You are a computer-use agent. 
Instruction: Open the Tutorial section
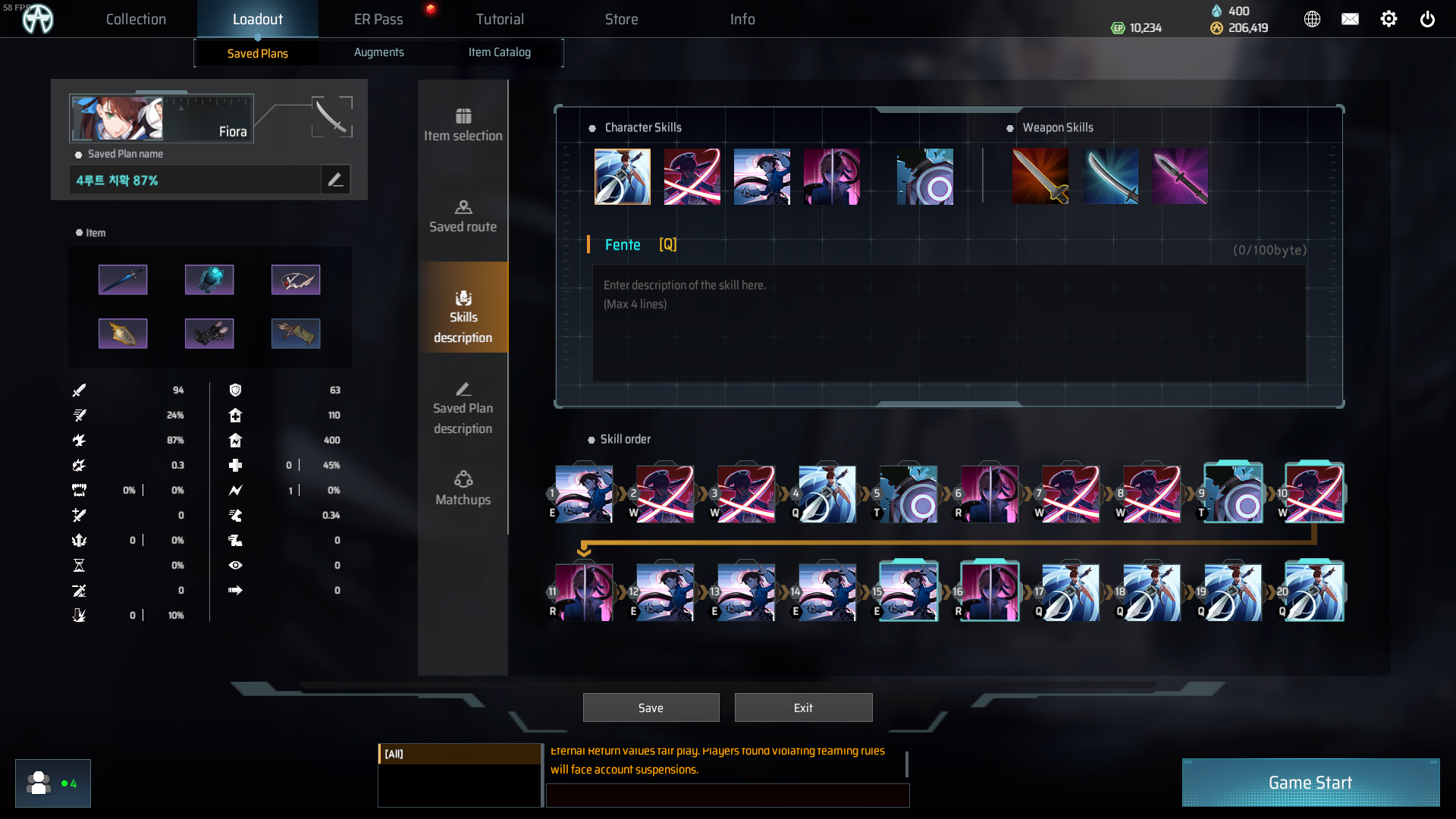500,19
